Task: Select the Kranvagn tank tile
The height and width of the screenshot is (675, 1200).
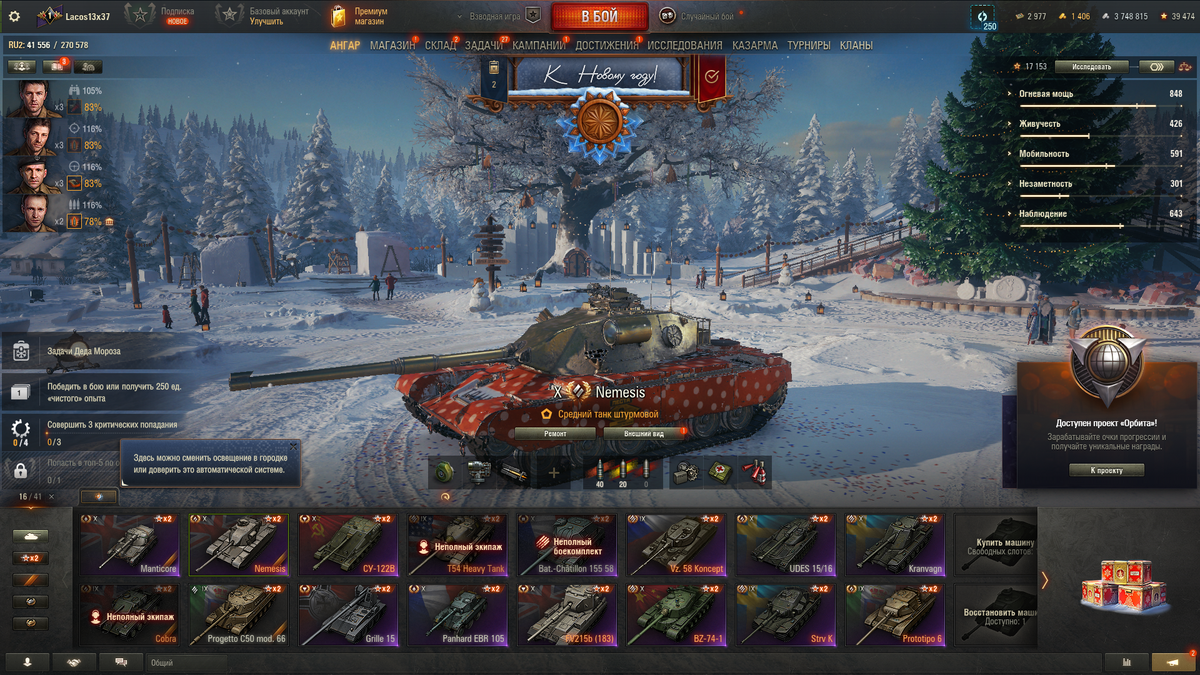Action: [x=895, y=545]
